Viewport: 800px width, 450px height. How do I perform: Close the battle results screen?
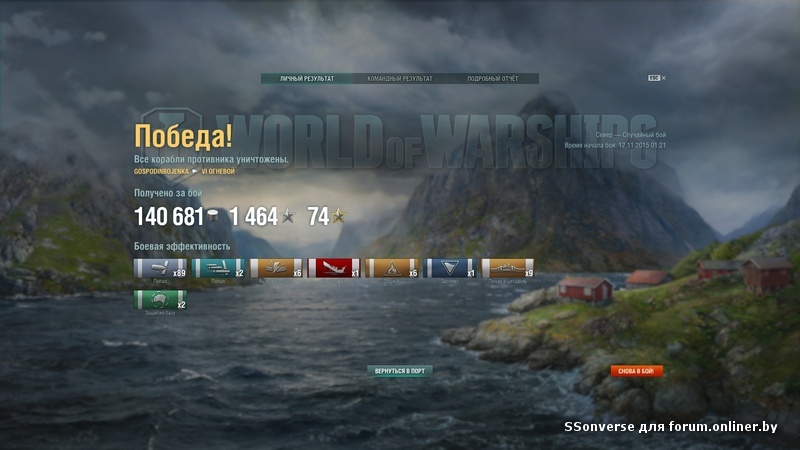click(663, 77)
